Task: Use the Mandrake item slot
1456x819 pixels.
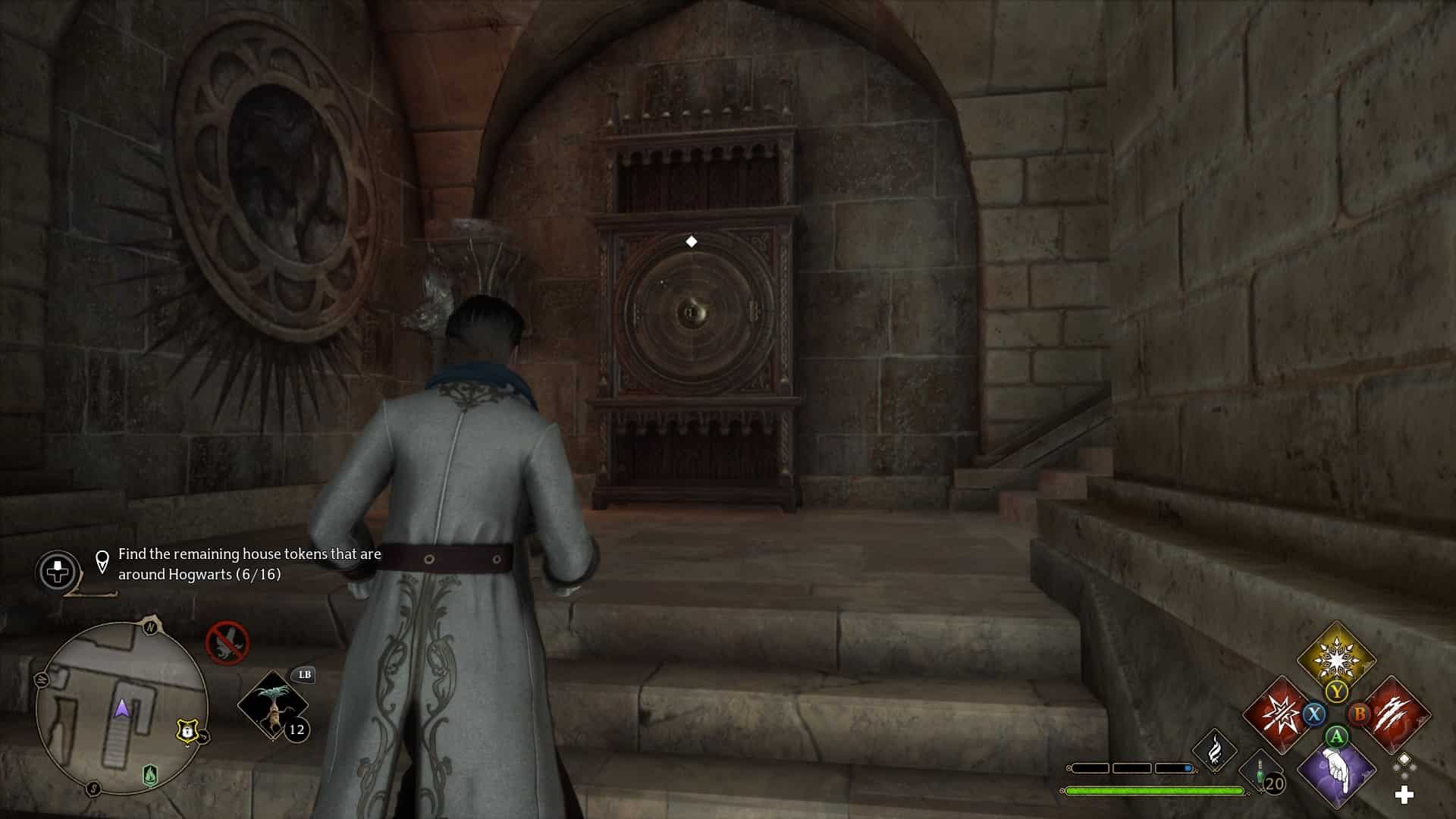Action: 273,705
